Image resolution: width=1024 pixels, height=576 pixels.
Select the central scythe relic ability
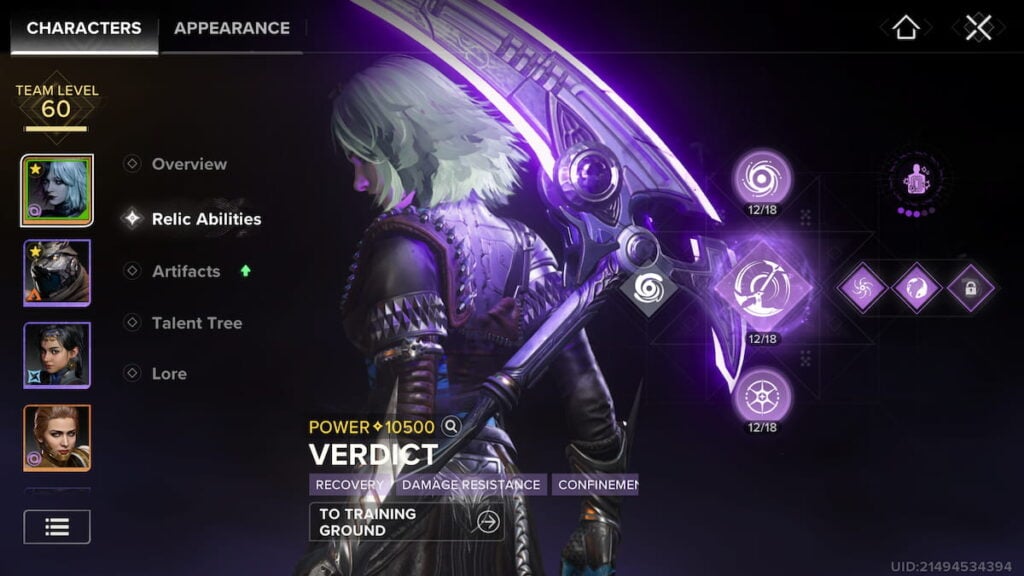[x=762, y=290]
